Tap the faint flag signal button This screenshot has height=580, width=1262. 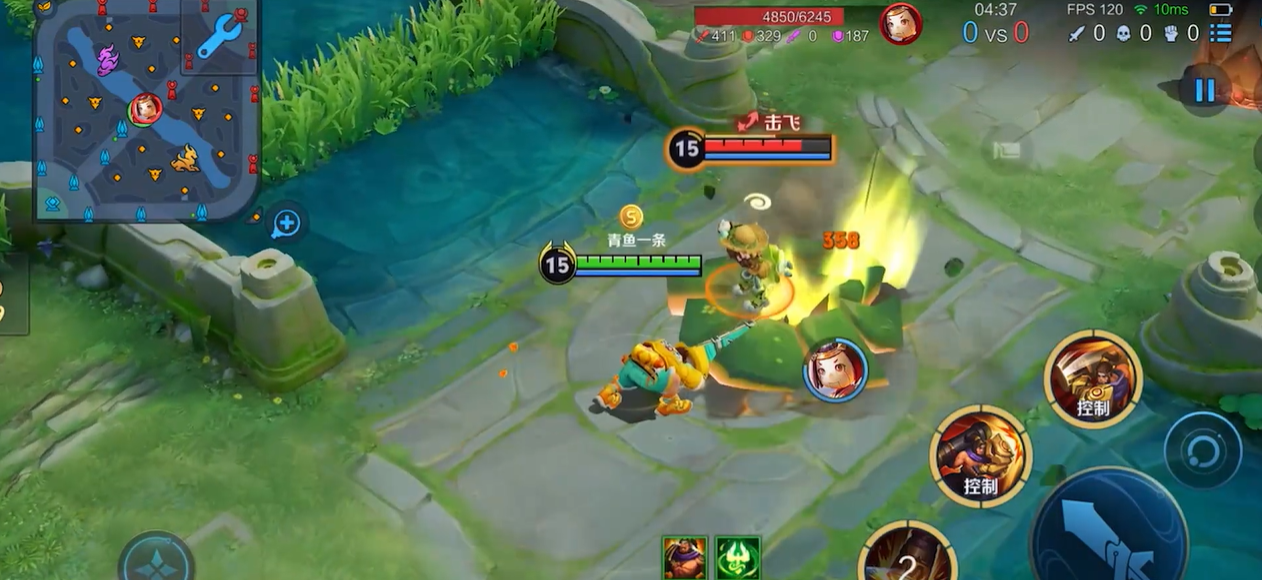pyautogui.click(x=1006, y=151)
